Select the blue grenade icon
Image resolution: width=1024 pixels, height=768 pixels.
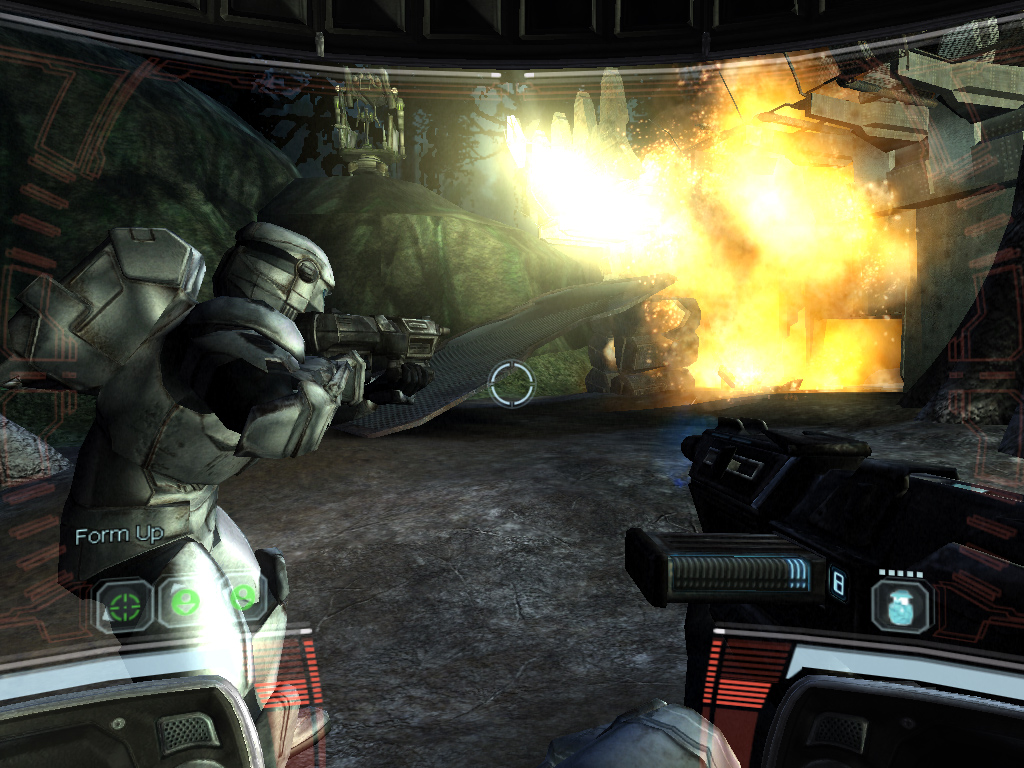pos(901,606)
